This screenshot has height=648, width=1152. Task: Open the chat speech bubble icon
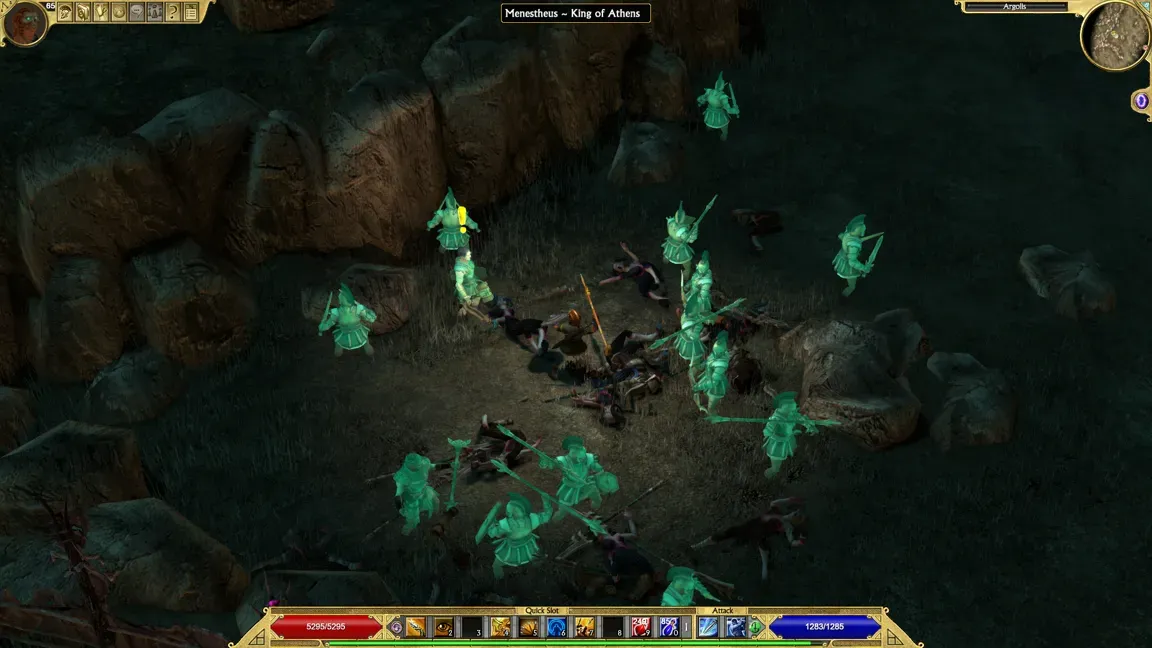(137, 12)
